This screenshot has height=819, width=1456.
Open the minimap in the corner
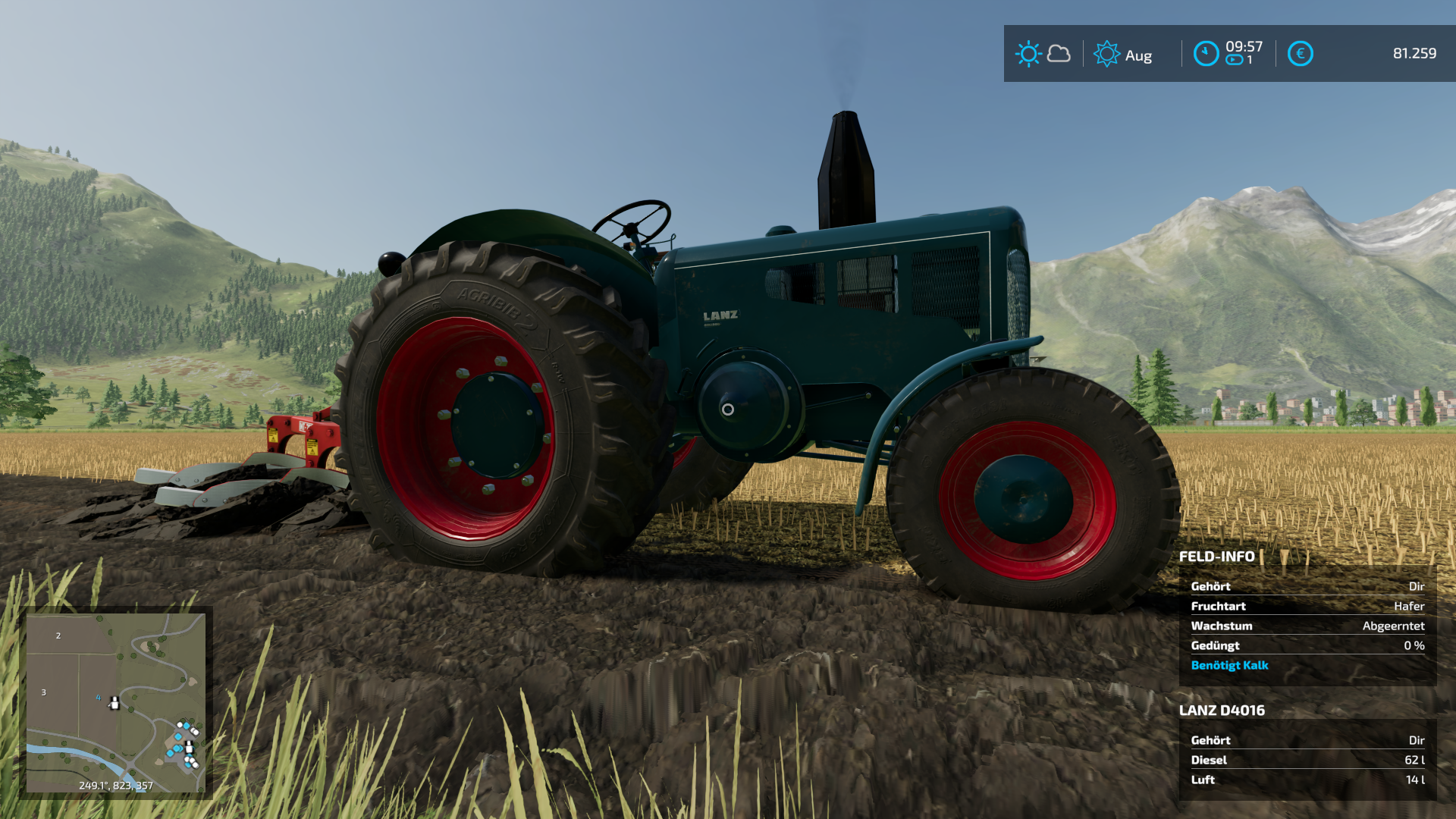click(x=115, y=702)
